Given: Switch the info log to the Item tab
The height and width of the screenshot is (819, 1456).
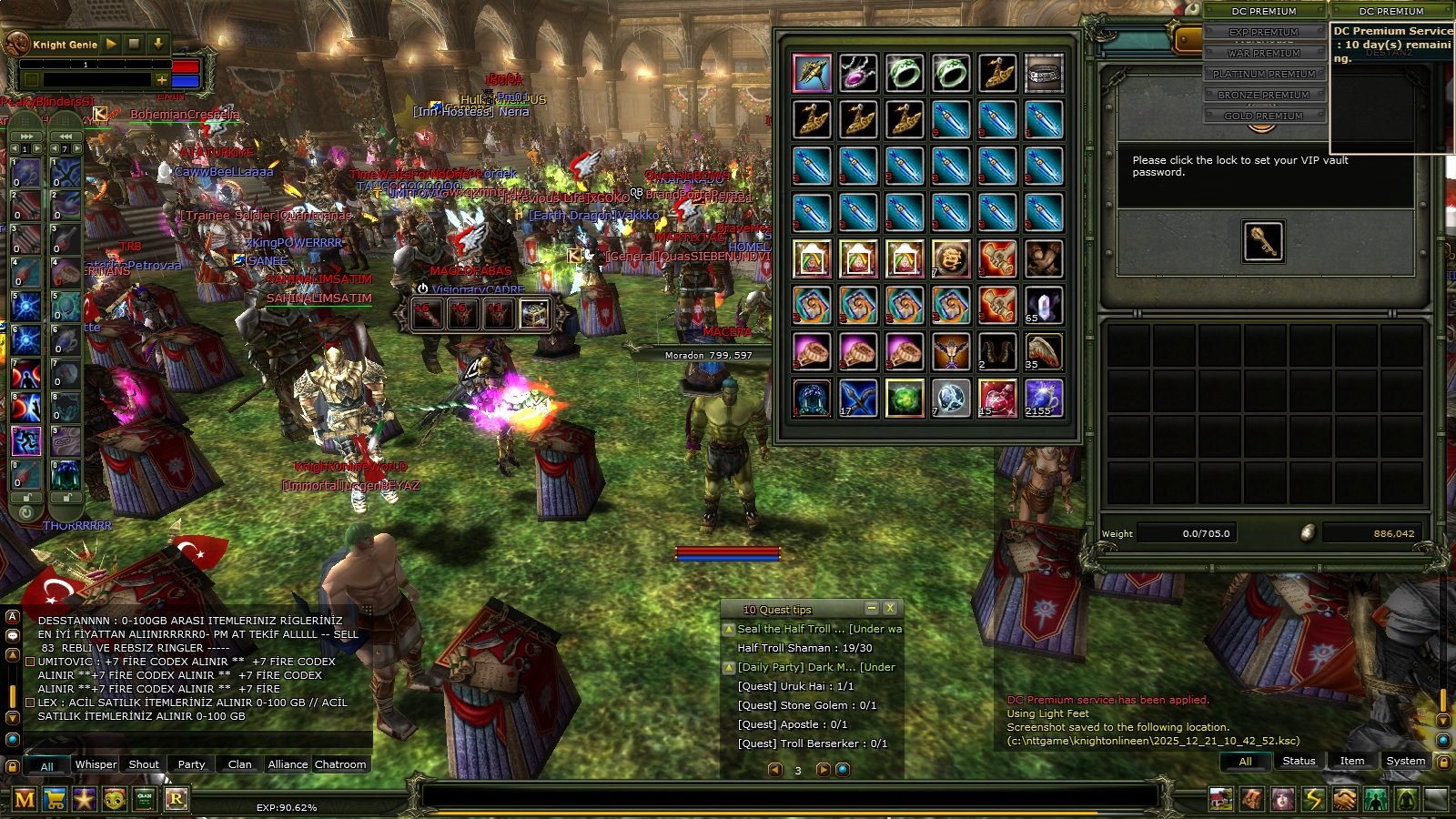Looking at the screenshot, I should click(1351, 761).
